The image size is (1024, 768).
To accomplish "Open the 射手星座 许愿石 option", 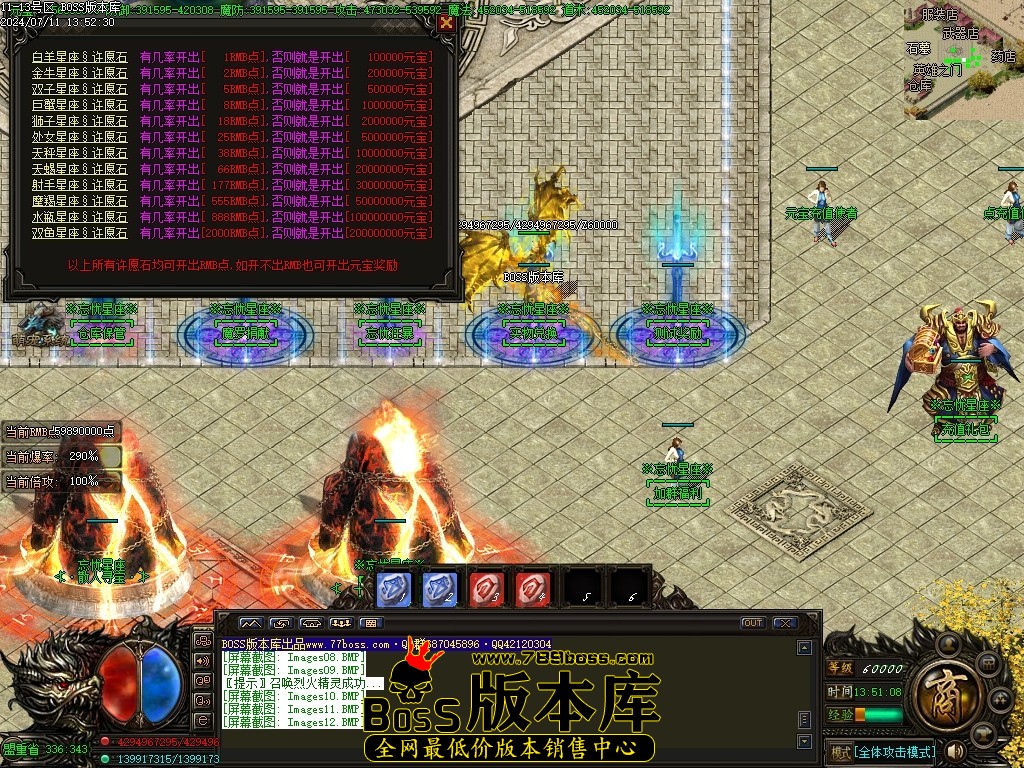I will coord(80,185).
